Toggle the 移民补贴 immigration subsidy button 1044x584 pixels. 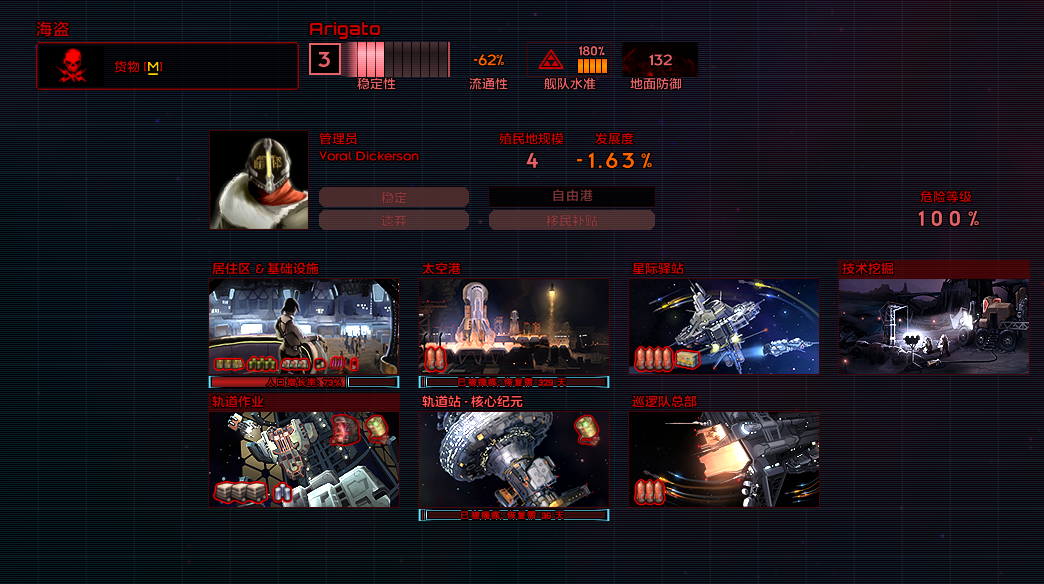pyautogui.click(x=572, y=220)
